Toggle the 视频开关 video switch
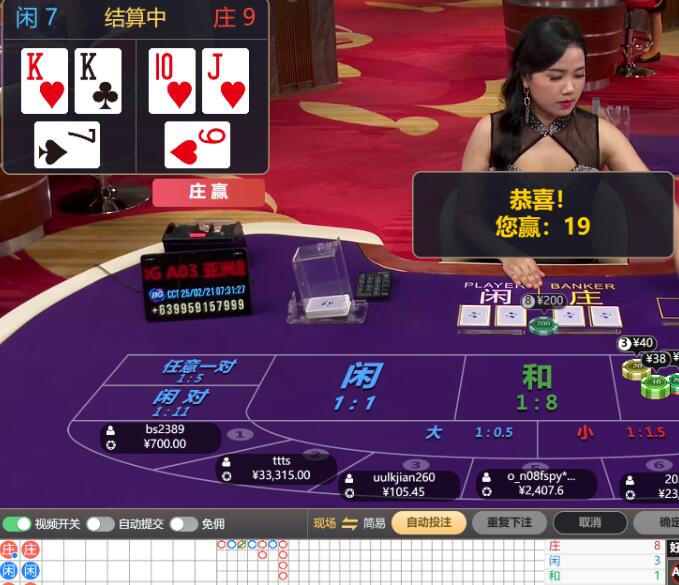 coord(17,524)
